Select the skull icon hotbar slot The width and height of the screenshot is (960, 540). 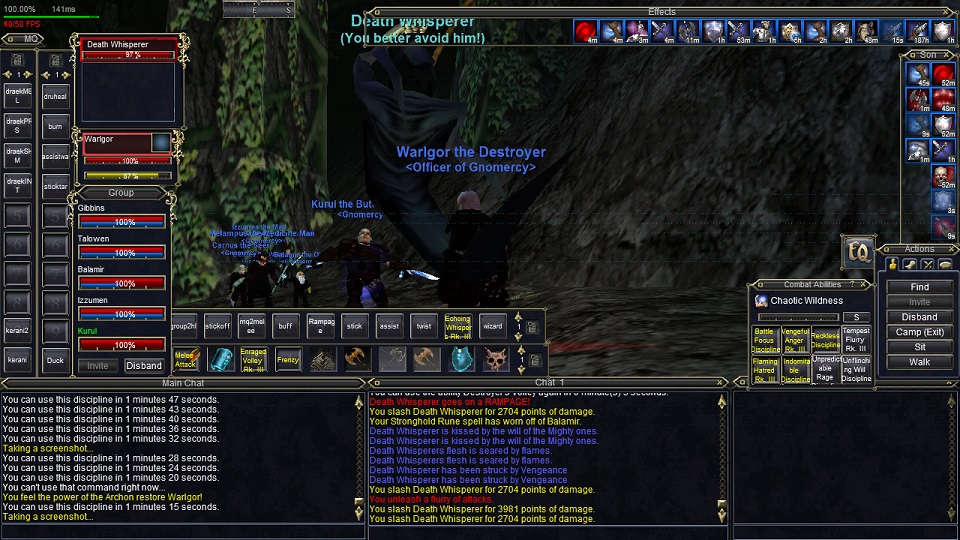tap(496, 358)
